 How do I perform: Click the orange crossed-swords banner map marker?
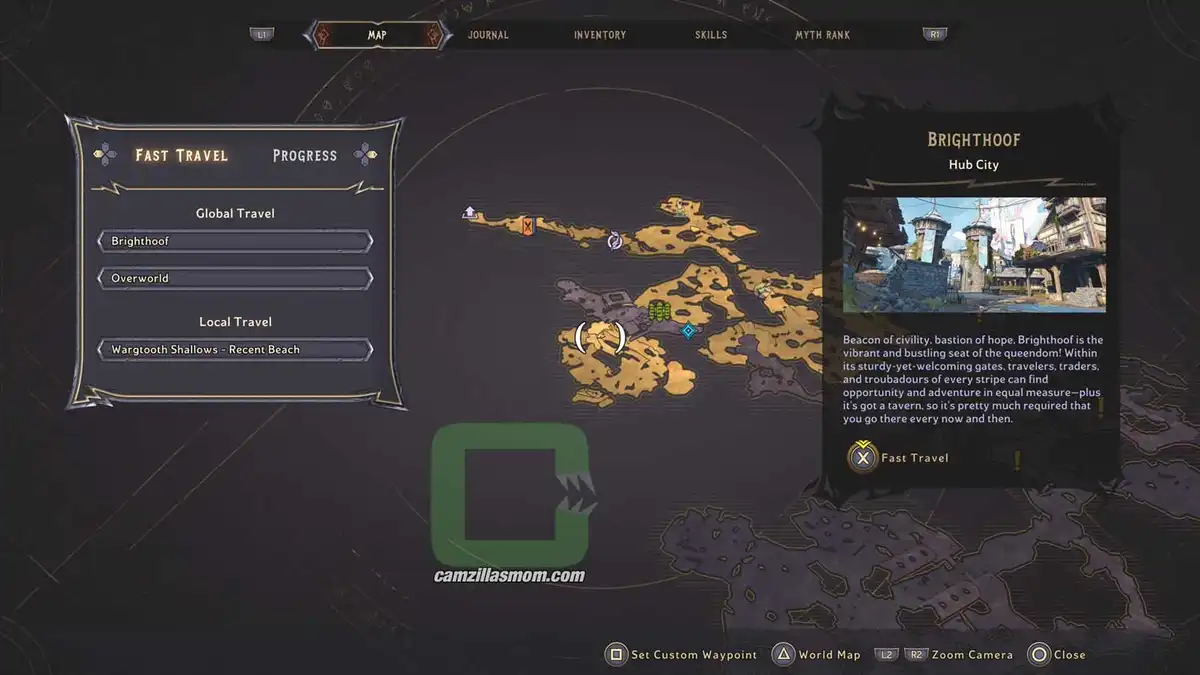coord(527,227)
